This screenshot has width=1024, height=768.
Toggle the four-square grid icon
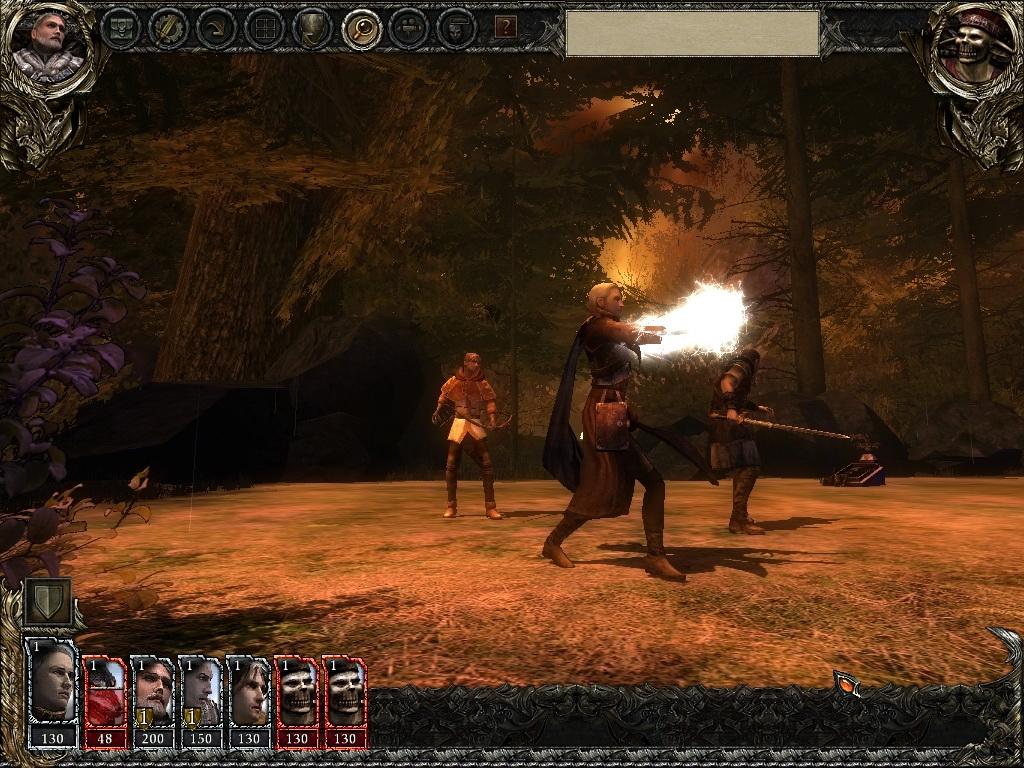[264, 28]
